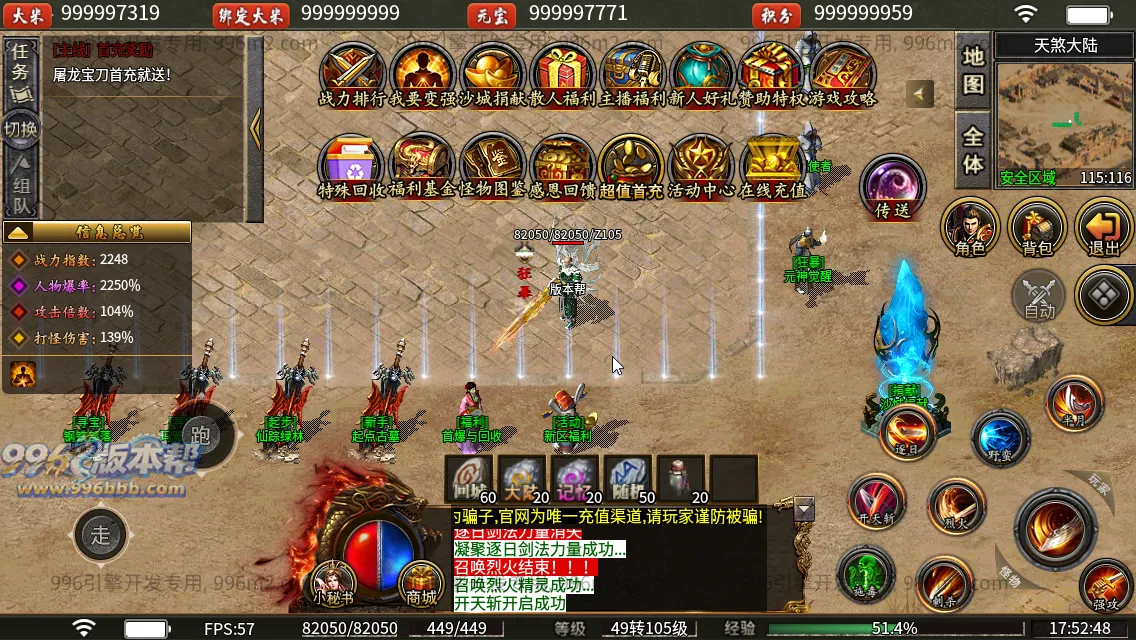Use the 回城 town return scroll slot
The image size is (1136, 640).
470,478
